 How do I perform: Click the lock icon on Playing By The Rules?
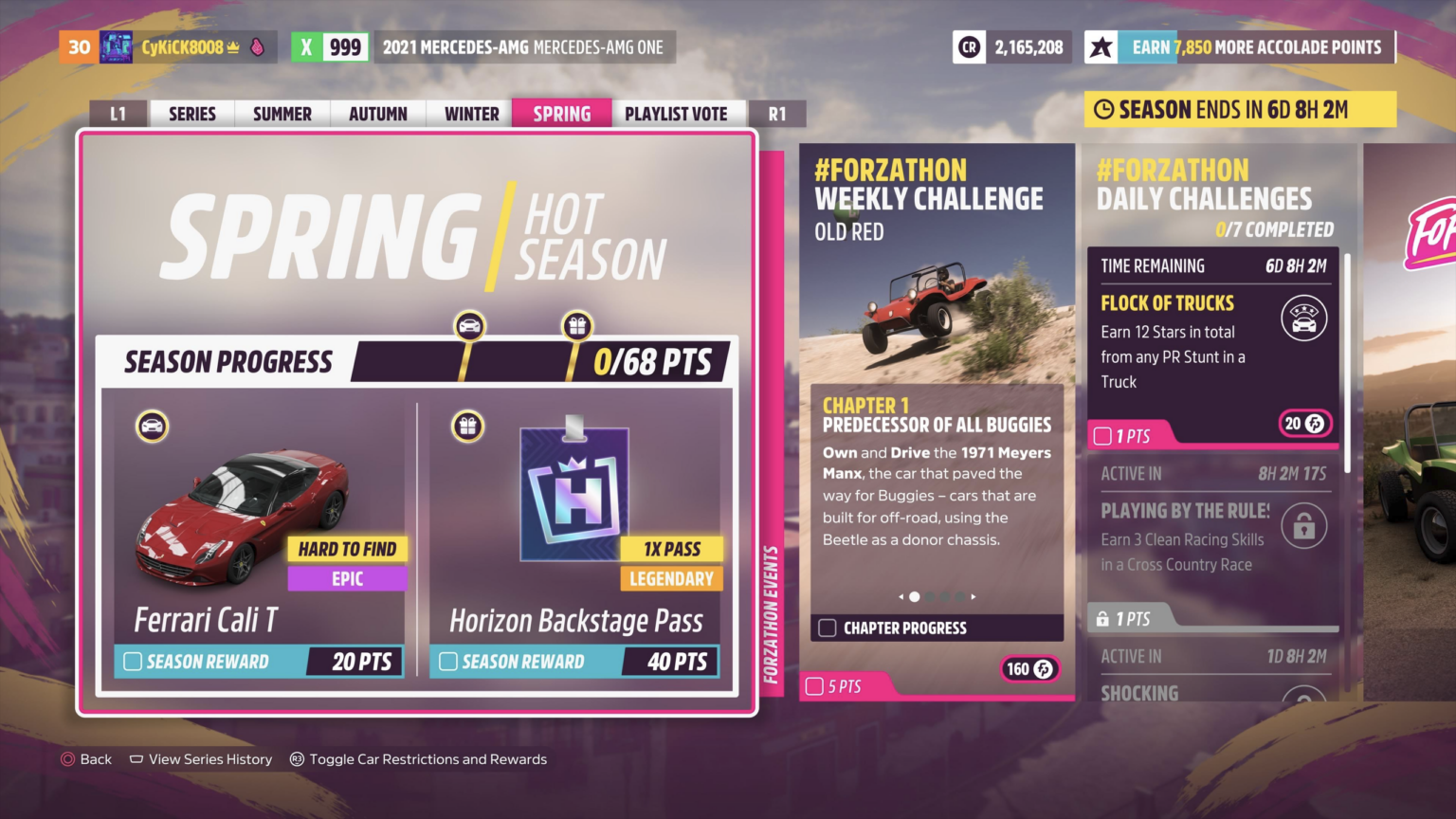point(1304,525)
